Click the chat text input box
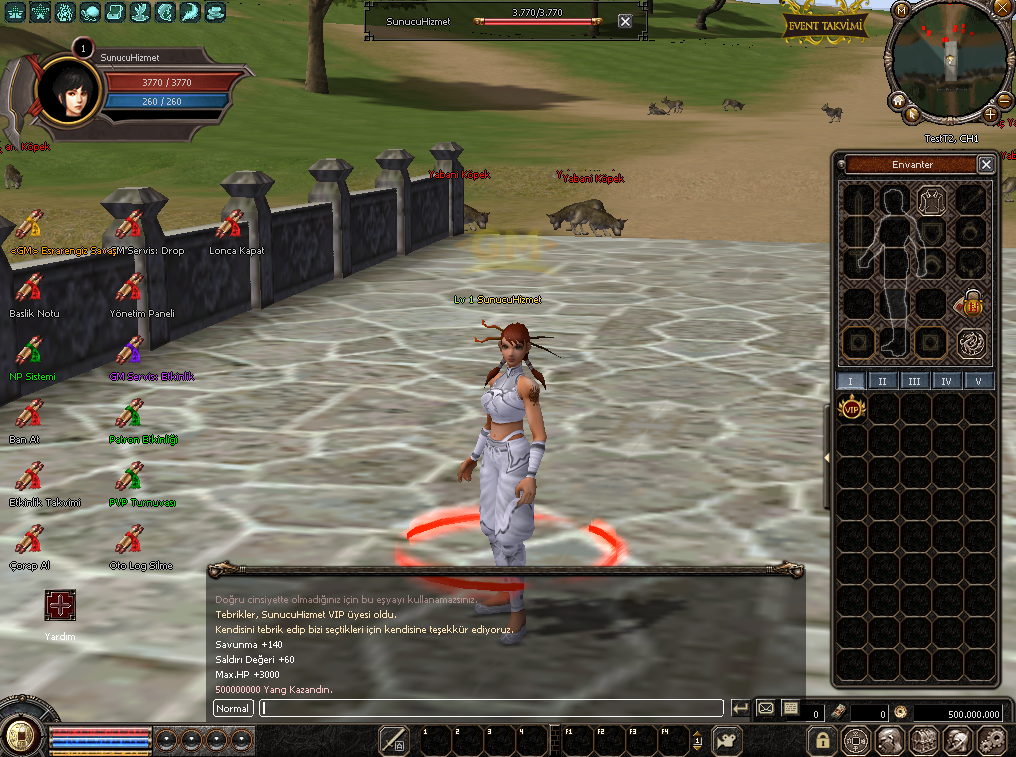 pyautogui.click(x=490, y=708)
